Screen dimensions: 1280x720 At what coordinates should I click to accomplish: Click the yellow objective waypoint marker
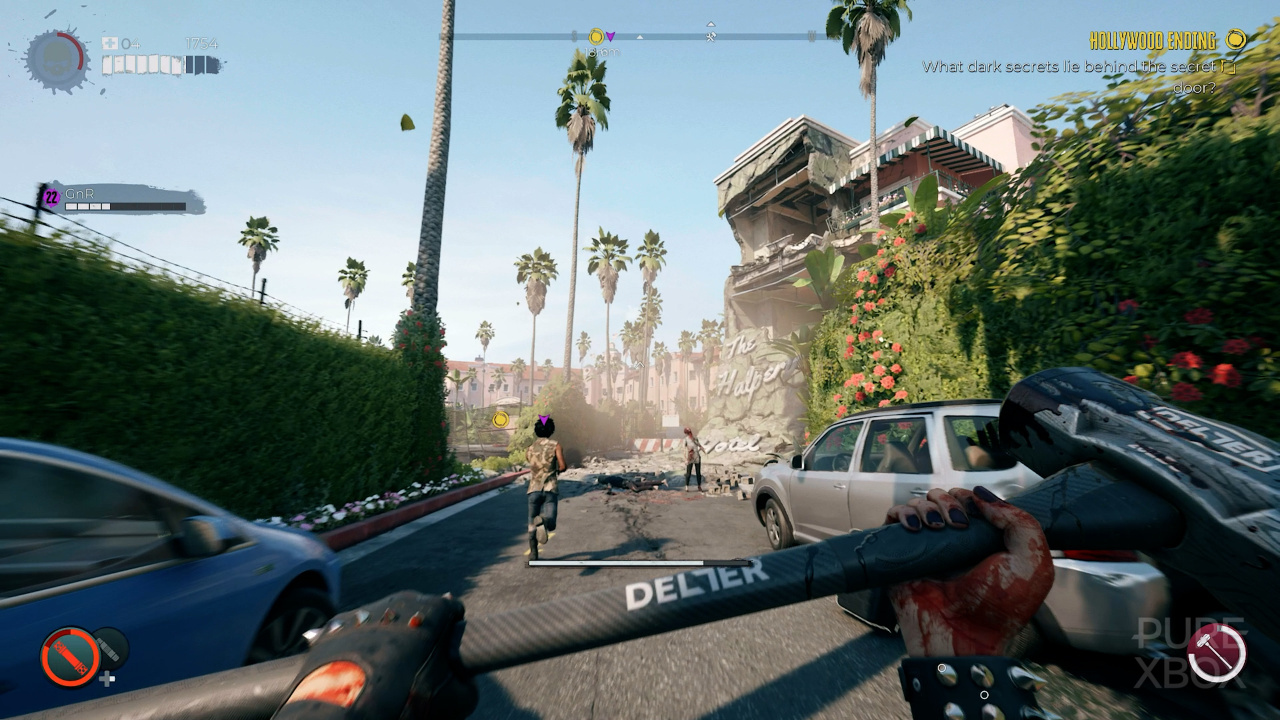[x=499, y=420]
